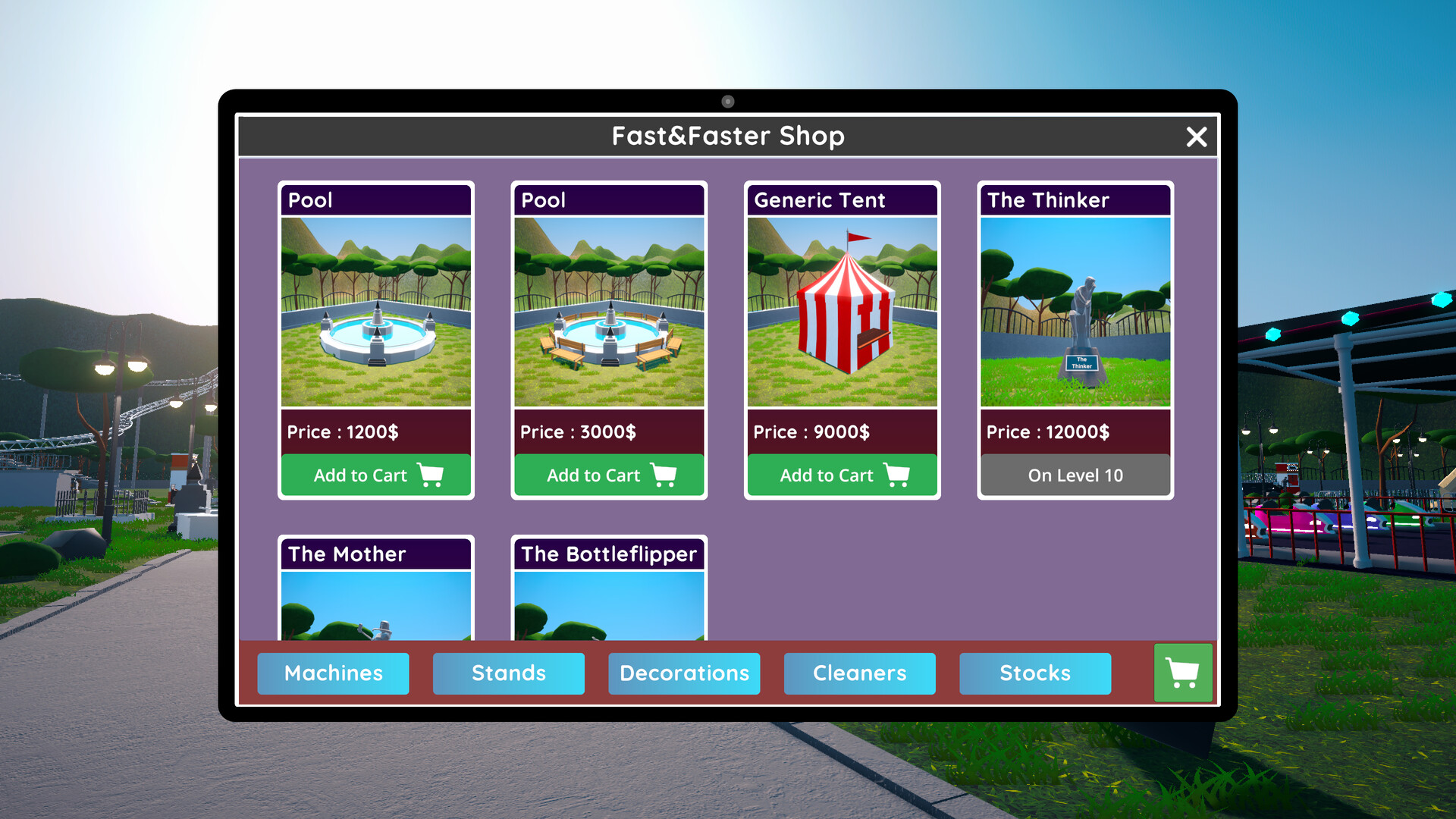Click the cart icon on the 3000$ Pool card
The width and height of the screenshot is (1456, 819).
pos(665,475)
